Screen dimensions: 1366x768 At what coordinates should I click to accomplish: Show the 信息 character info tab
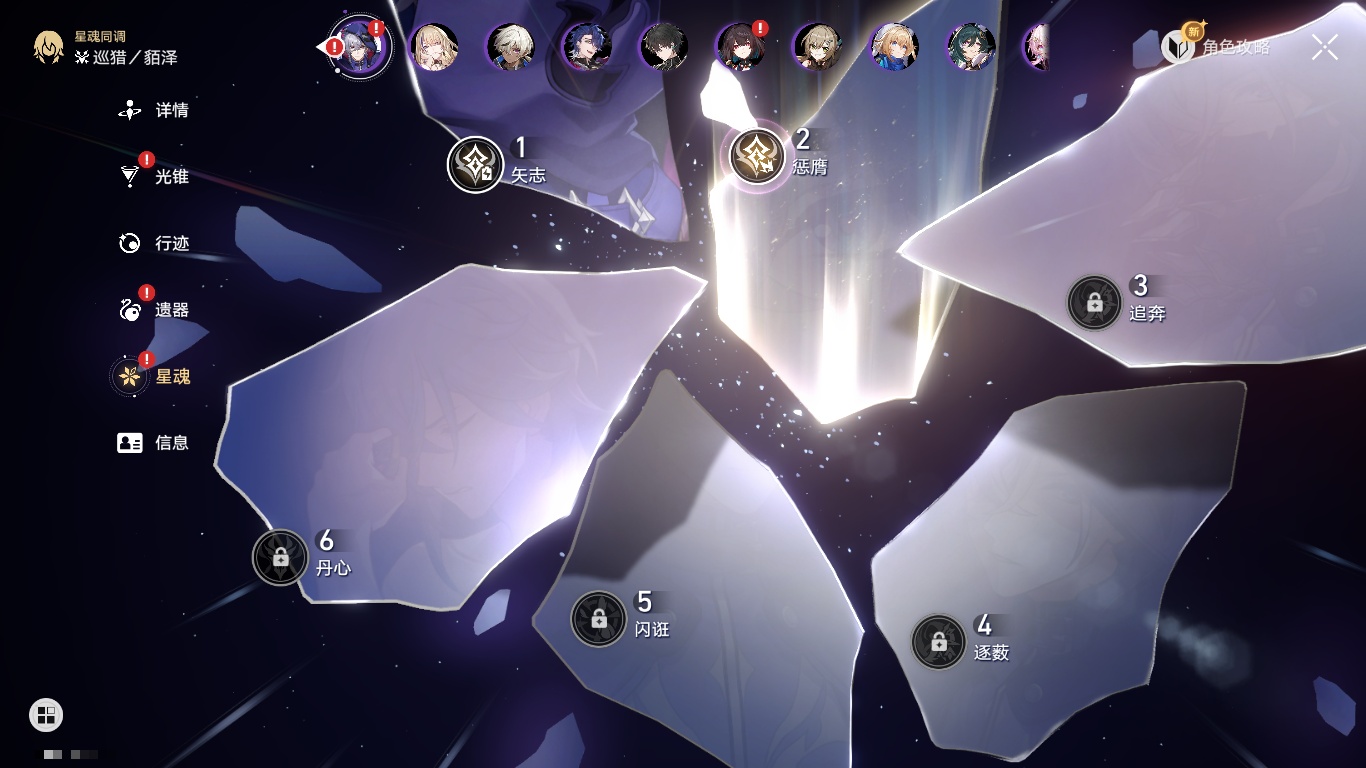coord(155,442)
